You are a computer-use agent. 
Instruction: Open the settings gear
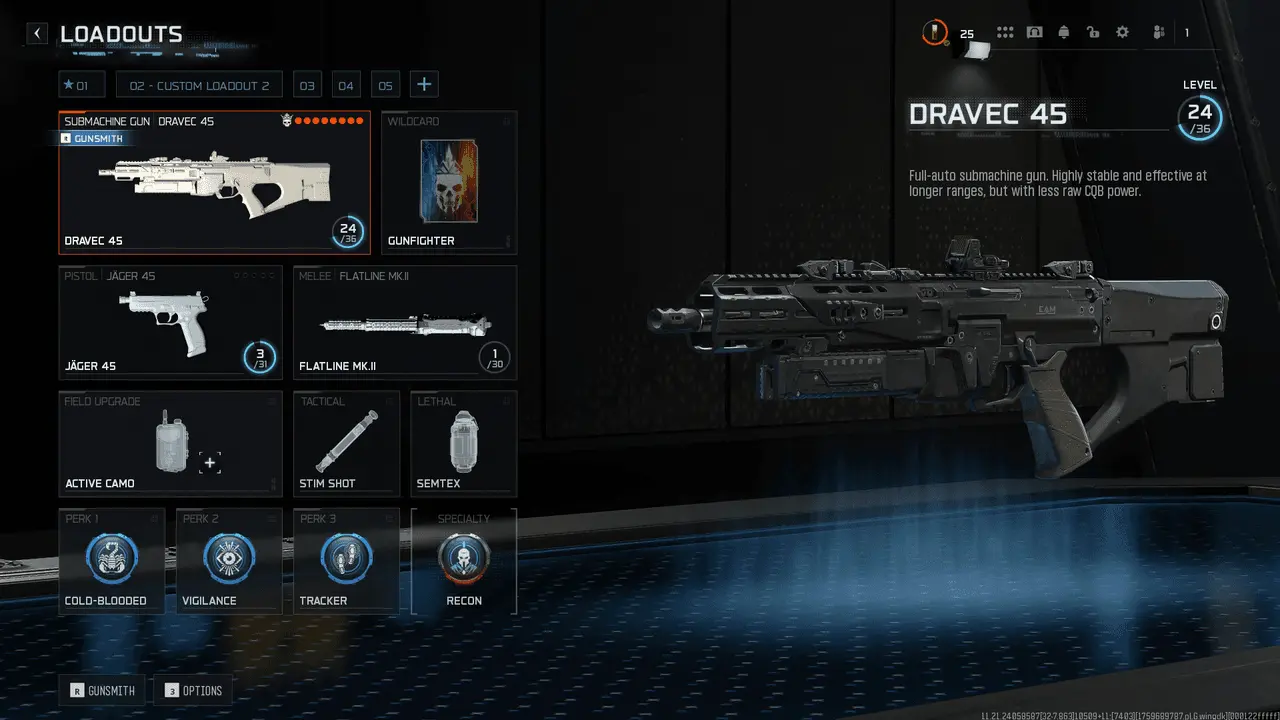[x=1122, y=32]
